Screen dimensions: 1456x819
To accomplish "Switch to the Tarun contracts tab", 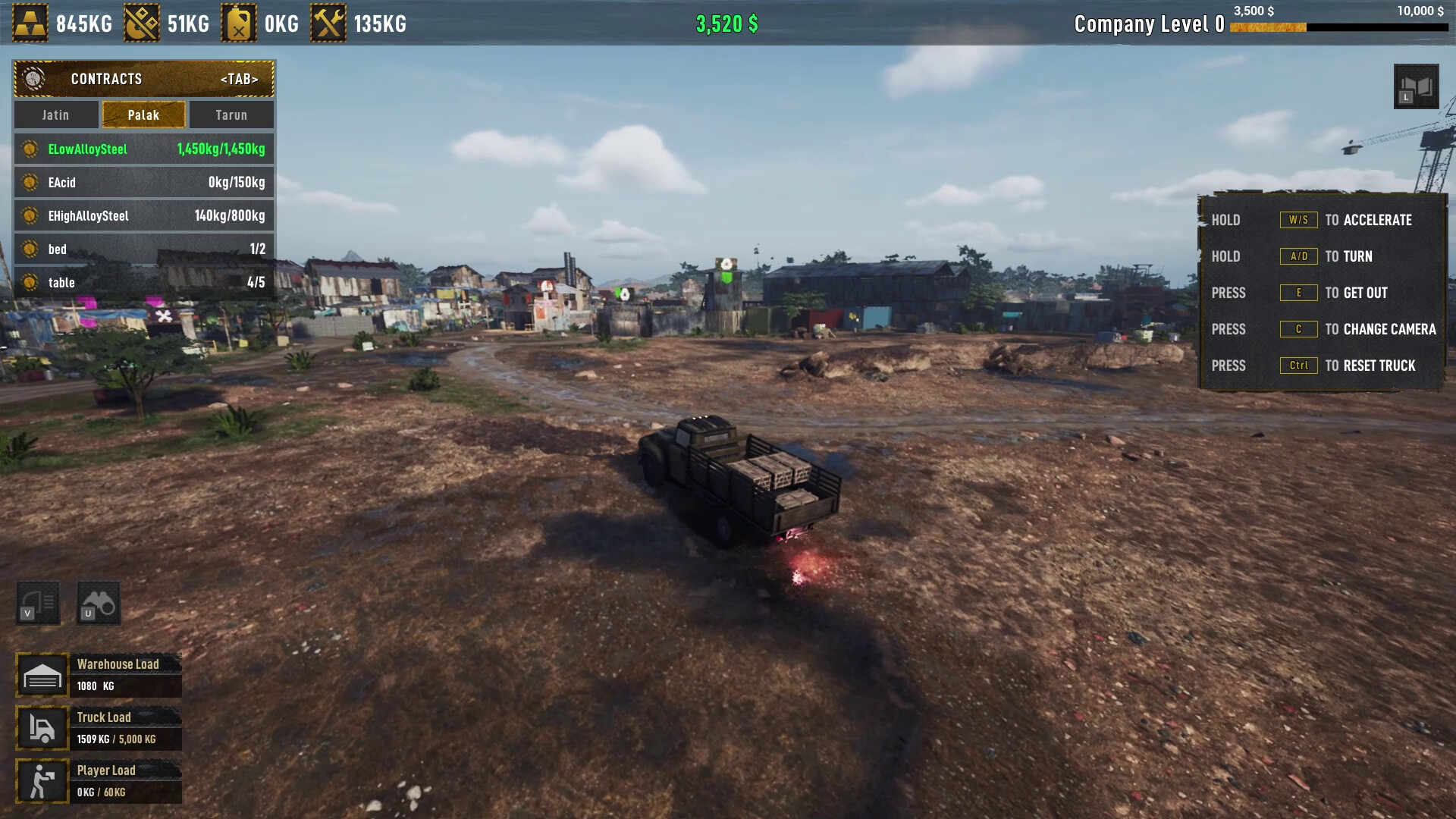I will (x=231, y=115).
